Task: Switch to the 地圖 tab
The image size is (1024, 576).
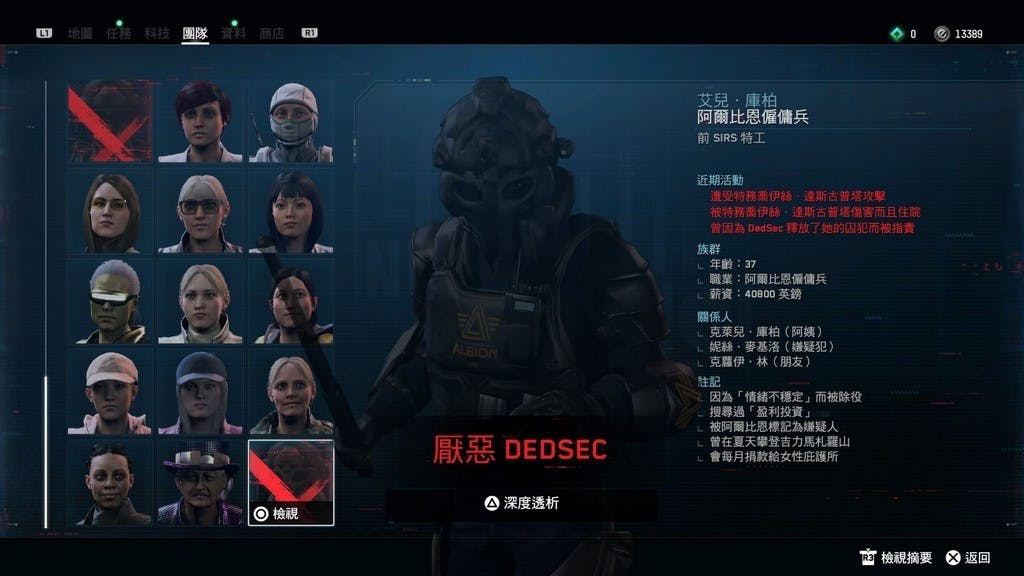Action: pyautogui.click(x=80, y=33)
